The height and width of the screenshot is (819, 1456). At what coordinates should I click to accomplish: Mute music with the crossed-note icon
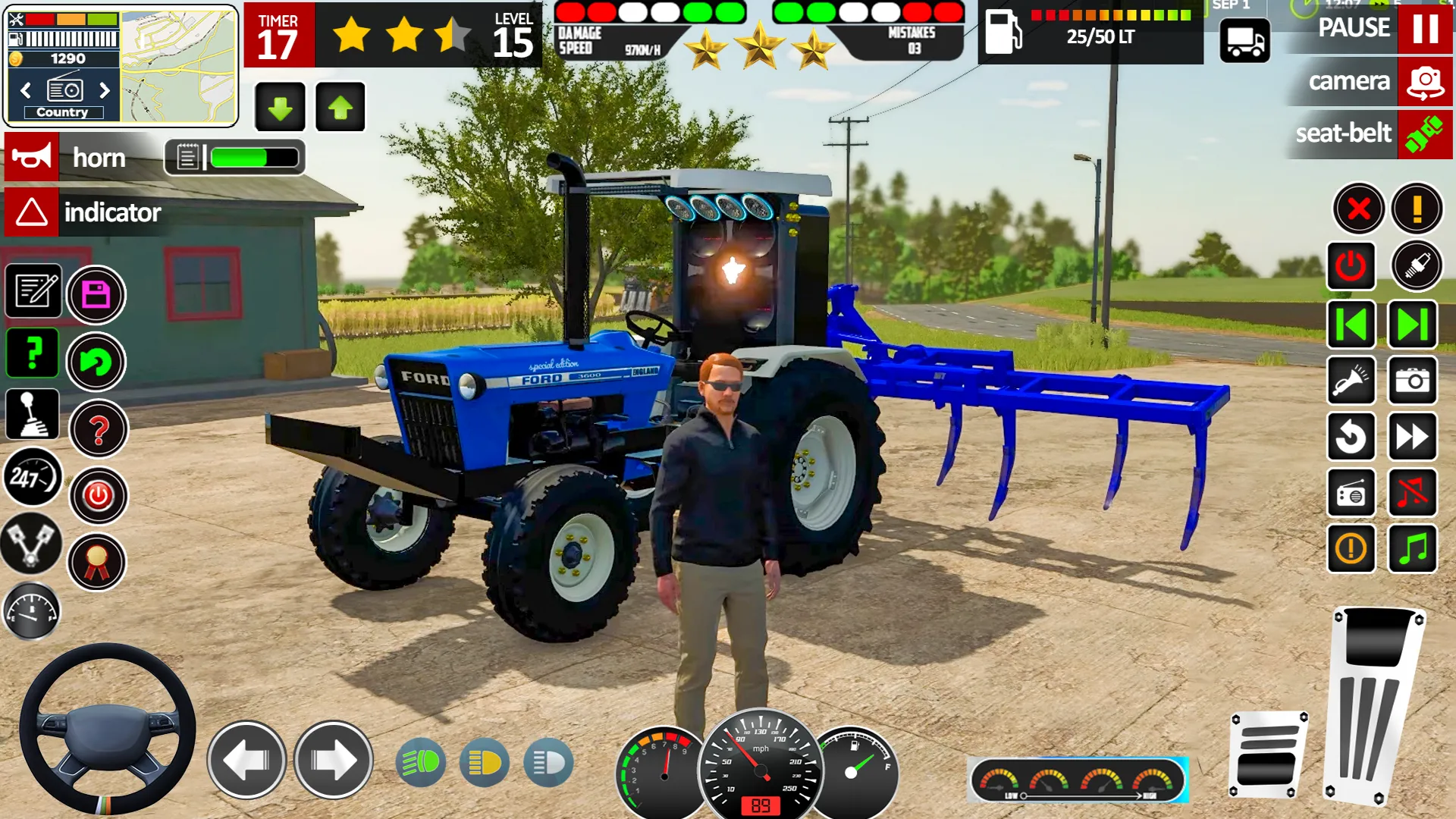pos(1412,493)
